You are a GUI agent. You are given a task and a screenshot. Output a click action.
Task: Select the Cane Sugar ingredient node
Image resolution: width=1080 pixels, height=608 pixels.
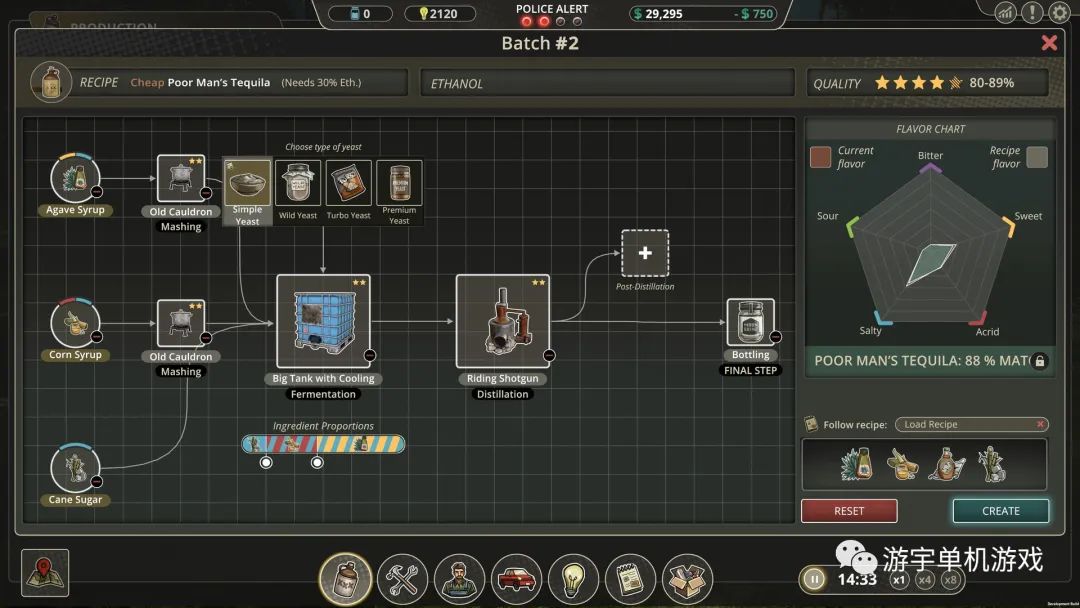point(75,468)
